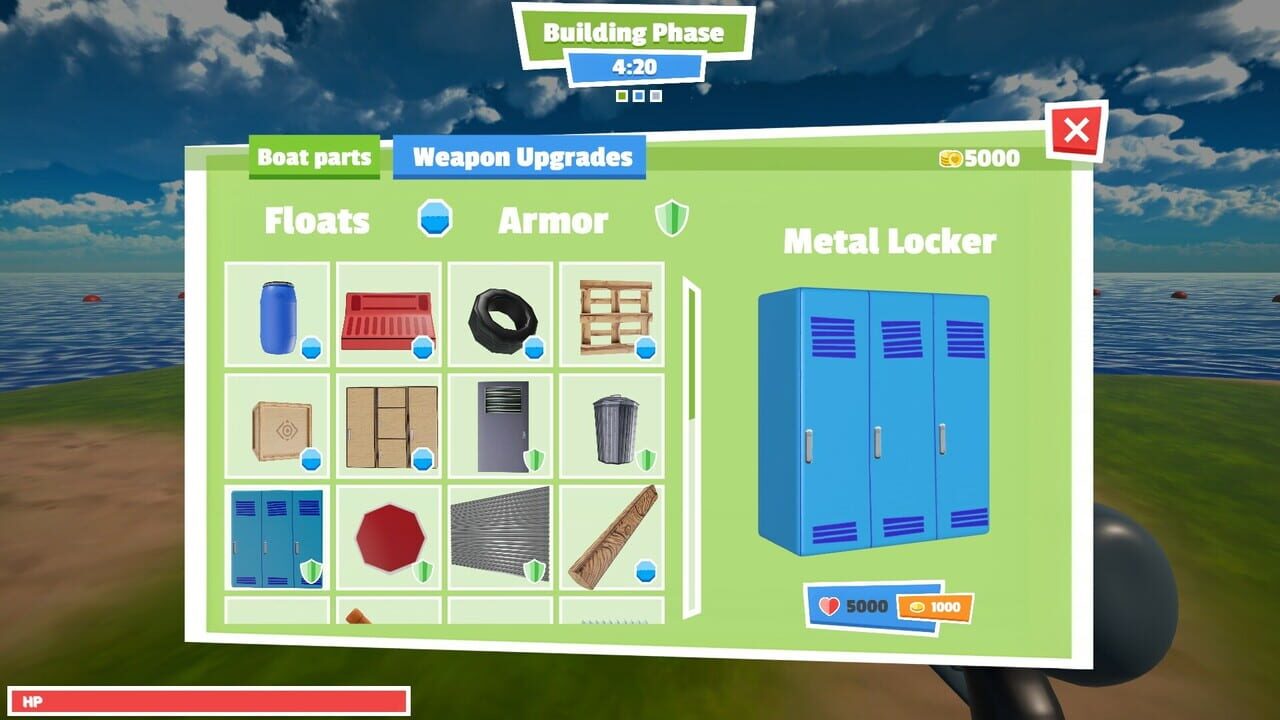Select the metal door armor item
1280x720 pixels.
click(x=502, y=426)
